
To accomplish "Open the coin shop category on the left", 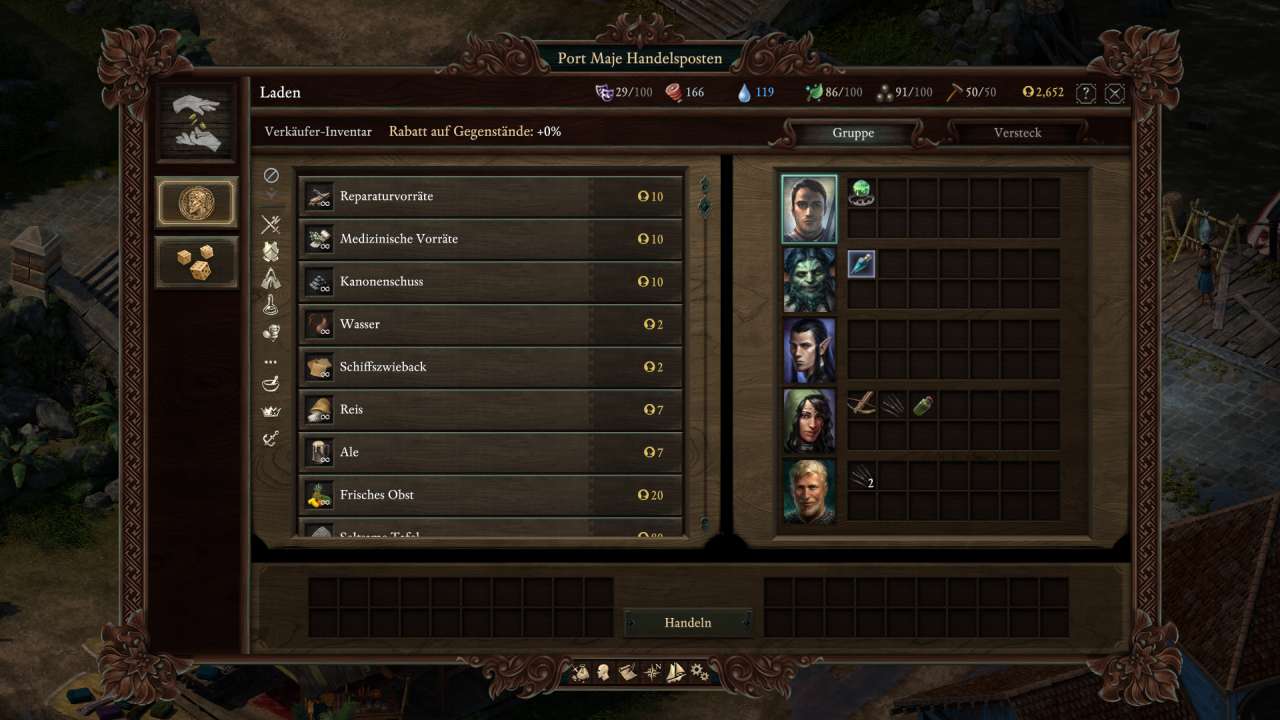I will 196,202.
